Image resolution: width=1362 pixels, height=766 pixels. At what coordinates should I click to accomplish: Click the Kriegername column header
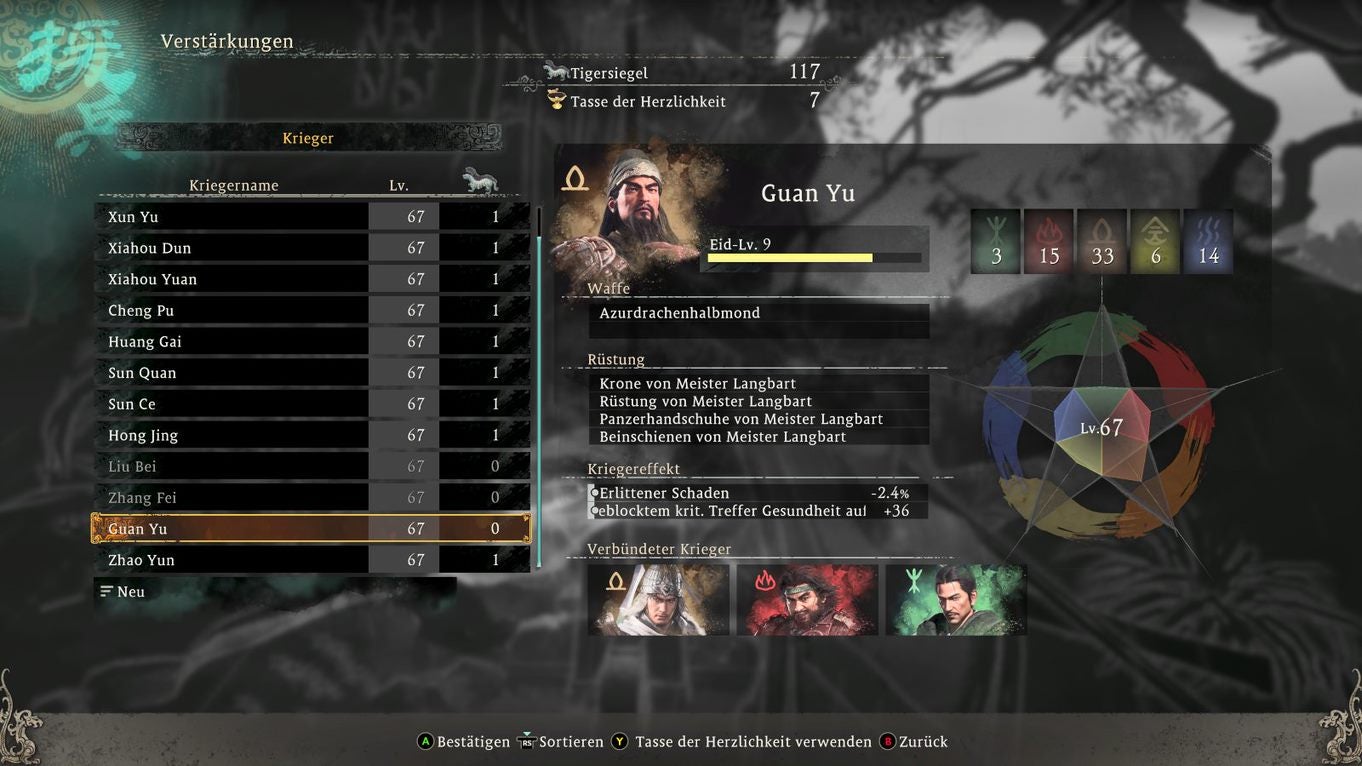click(234, 185)
